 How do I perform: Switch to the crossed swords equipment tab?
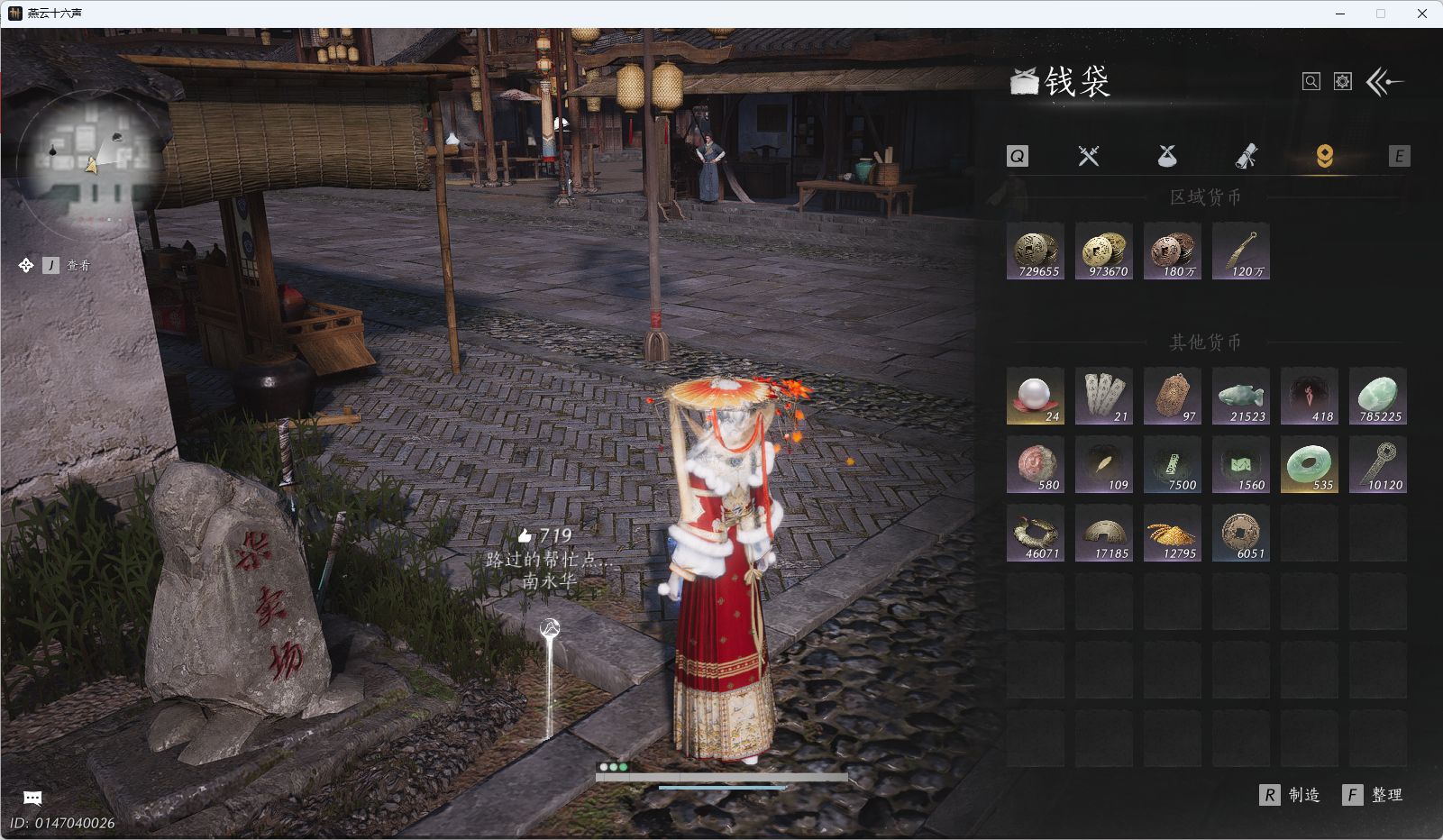[x=1089, y=156]
